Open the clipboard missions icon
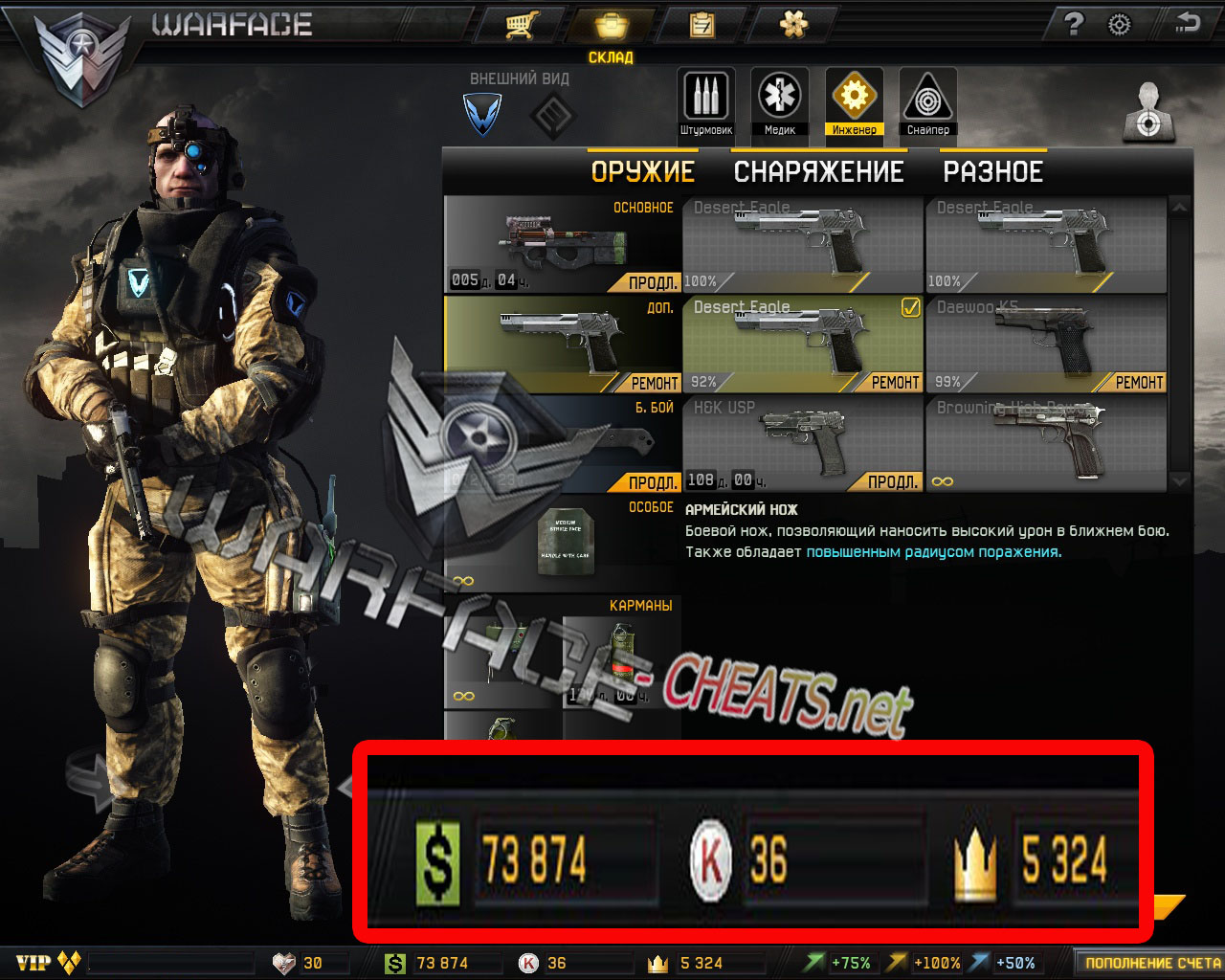Image resolution: width=1225 pixels, height=980 pixels. click(x=703, y=25)
